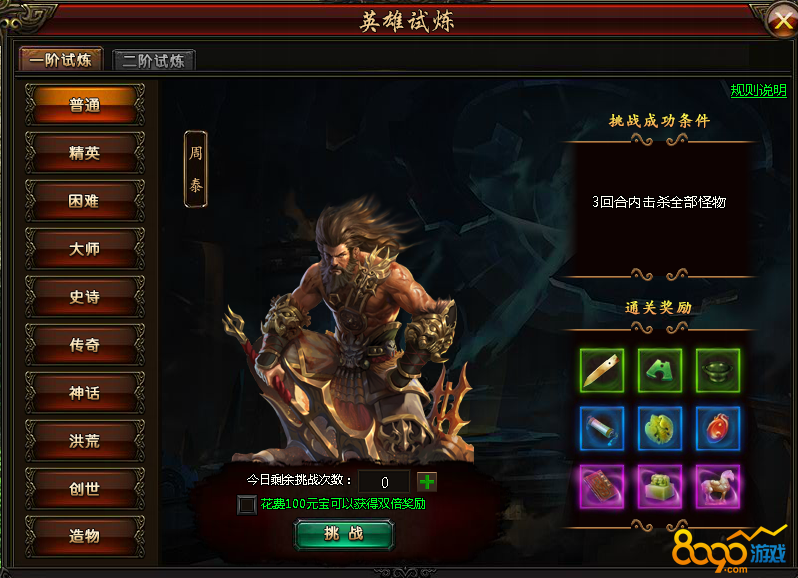Inspect the red yin-yang pendant reward
The height and width of the screenshot is (578, 798).
717,429
